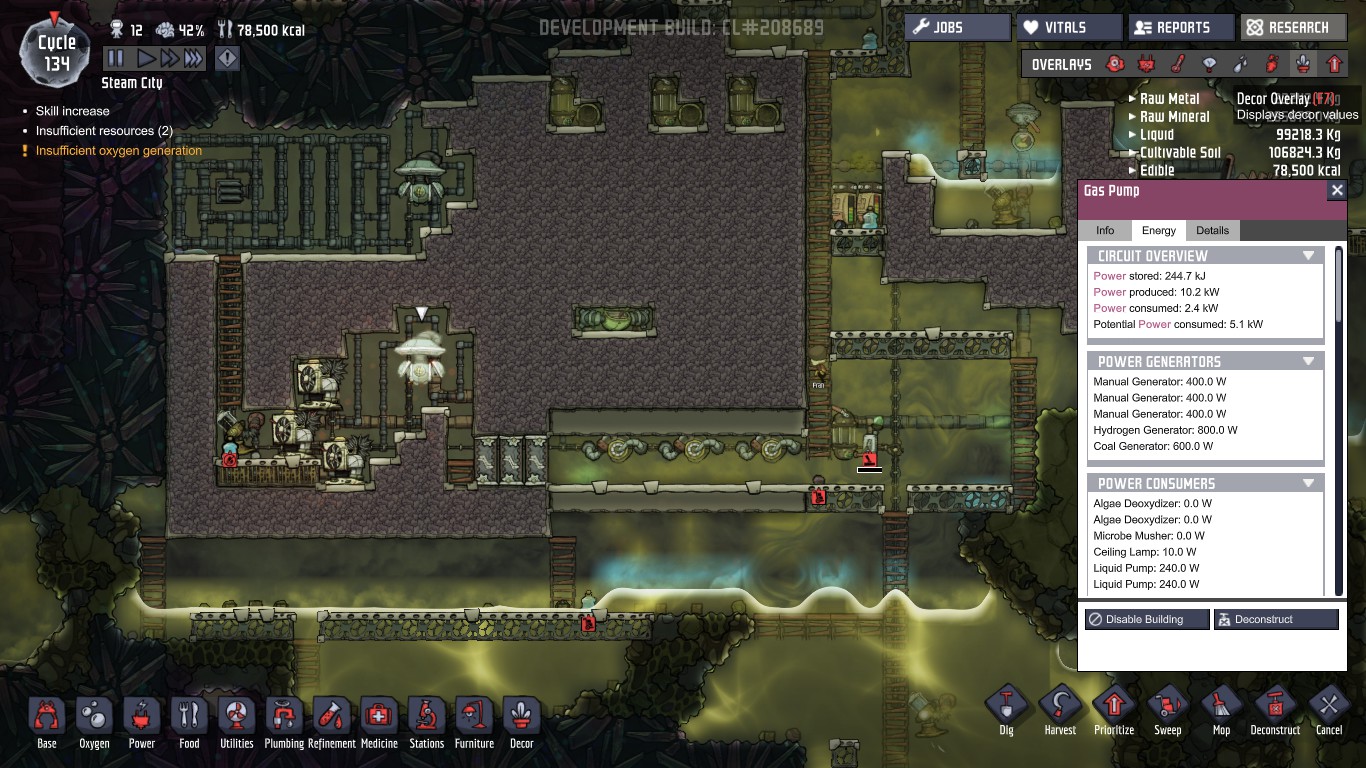Select the Dig tool
The width and height of the screenshot is (1366, 768).
pyautogui.click(x=1006, y=710)
